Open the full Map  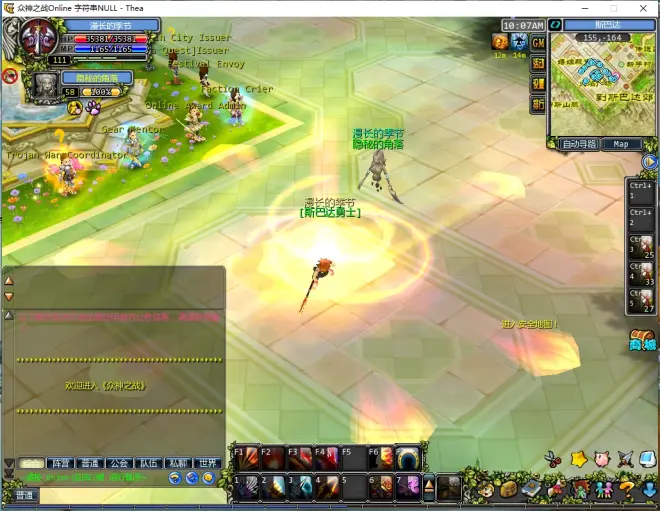tap(621, 144)
